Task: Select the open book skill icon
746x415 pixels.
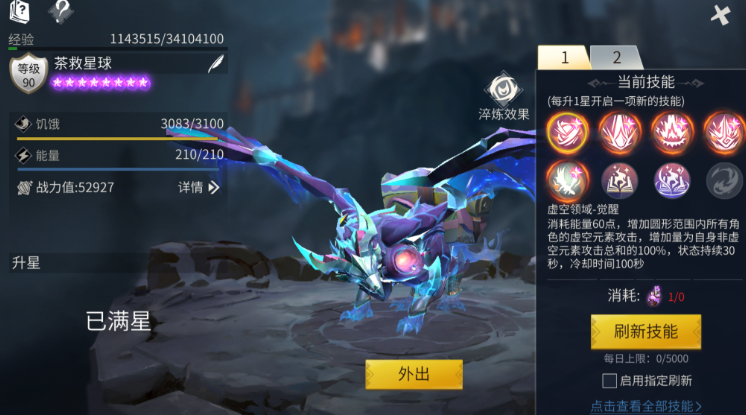Action: click(x=619, y=179)
